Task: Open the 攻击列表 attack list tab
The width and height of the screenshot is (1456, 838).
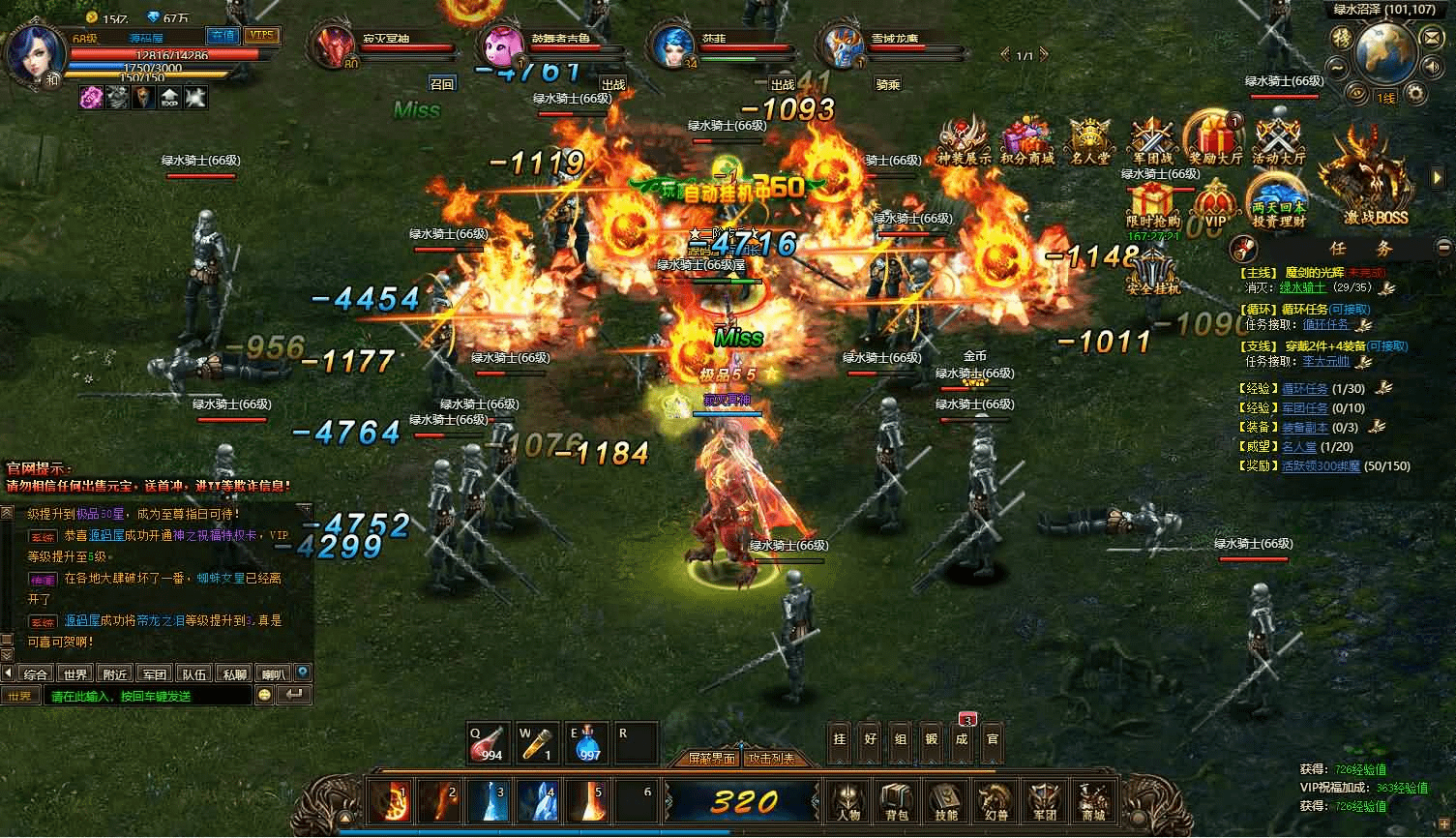Action: tap(772, 759)
